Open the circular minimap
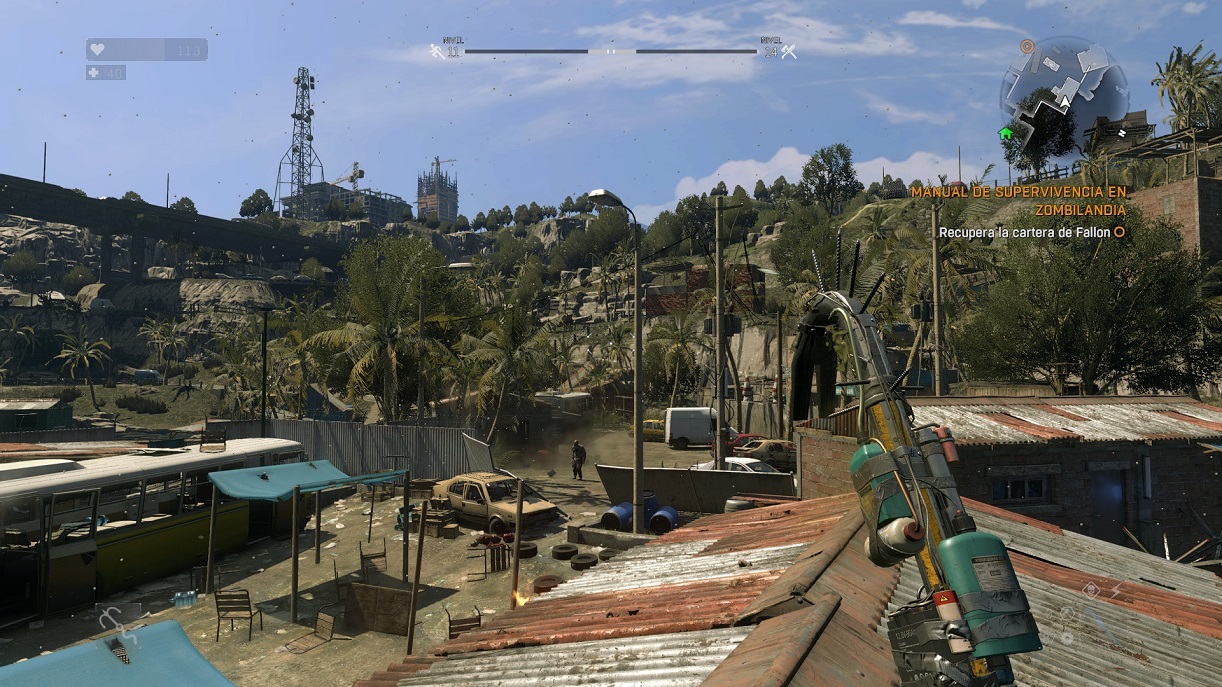Image resolution: width=1222 pixels, height=687 pixels. point(1063,88)
